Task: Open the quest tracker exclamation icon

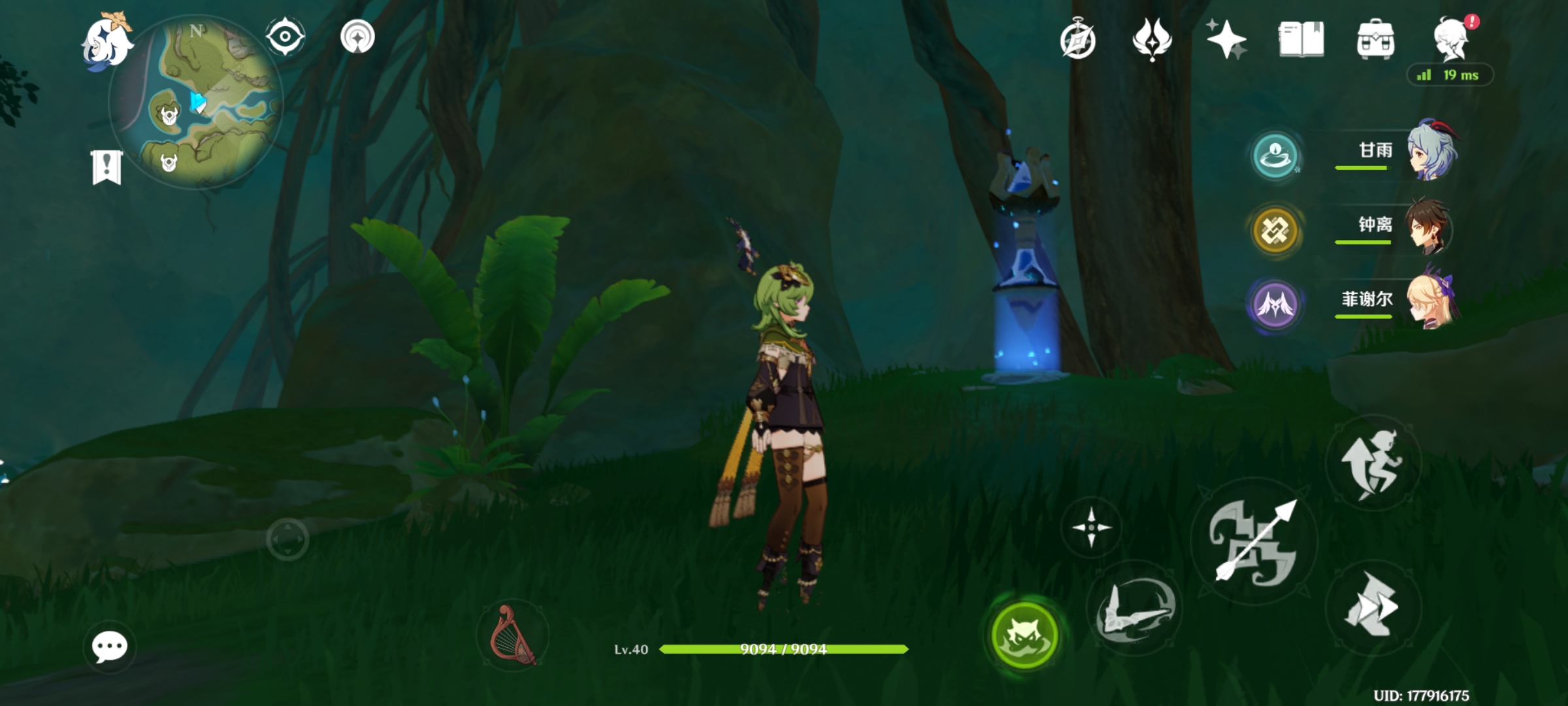Action: pos(106,167)
